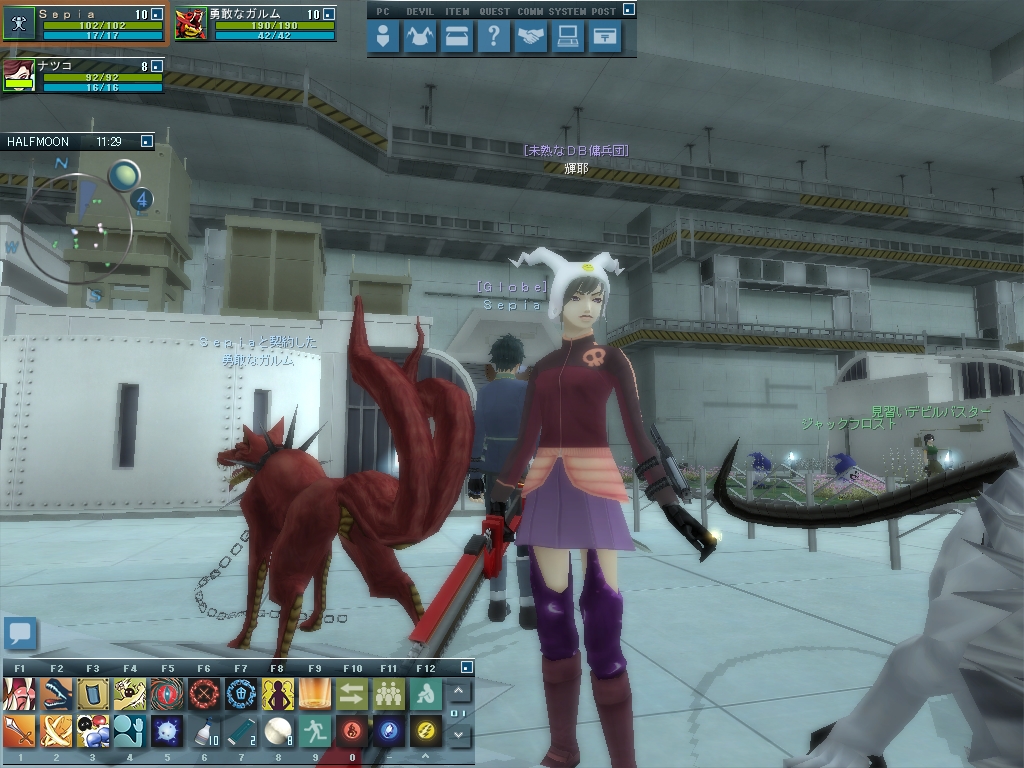The image size is (1024, 768).
Task: Open the DEVIL menu
Action: 421,38
